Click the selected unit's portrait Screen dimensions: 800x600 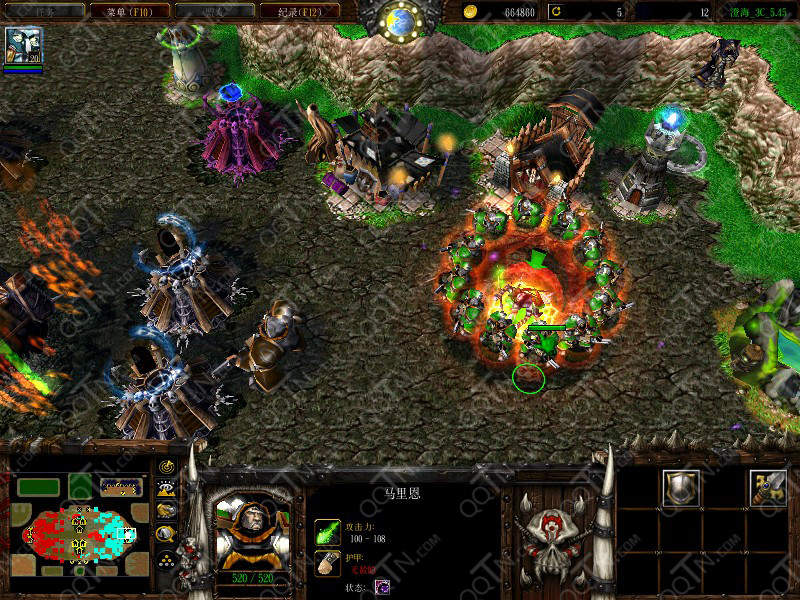pyautogui.click(x=252, y=521)
